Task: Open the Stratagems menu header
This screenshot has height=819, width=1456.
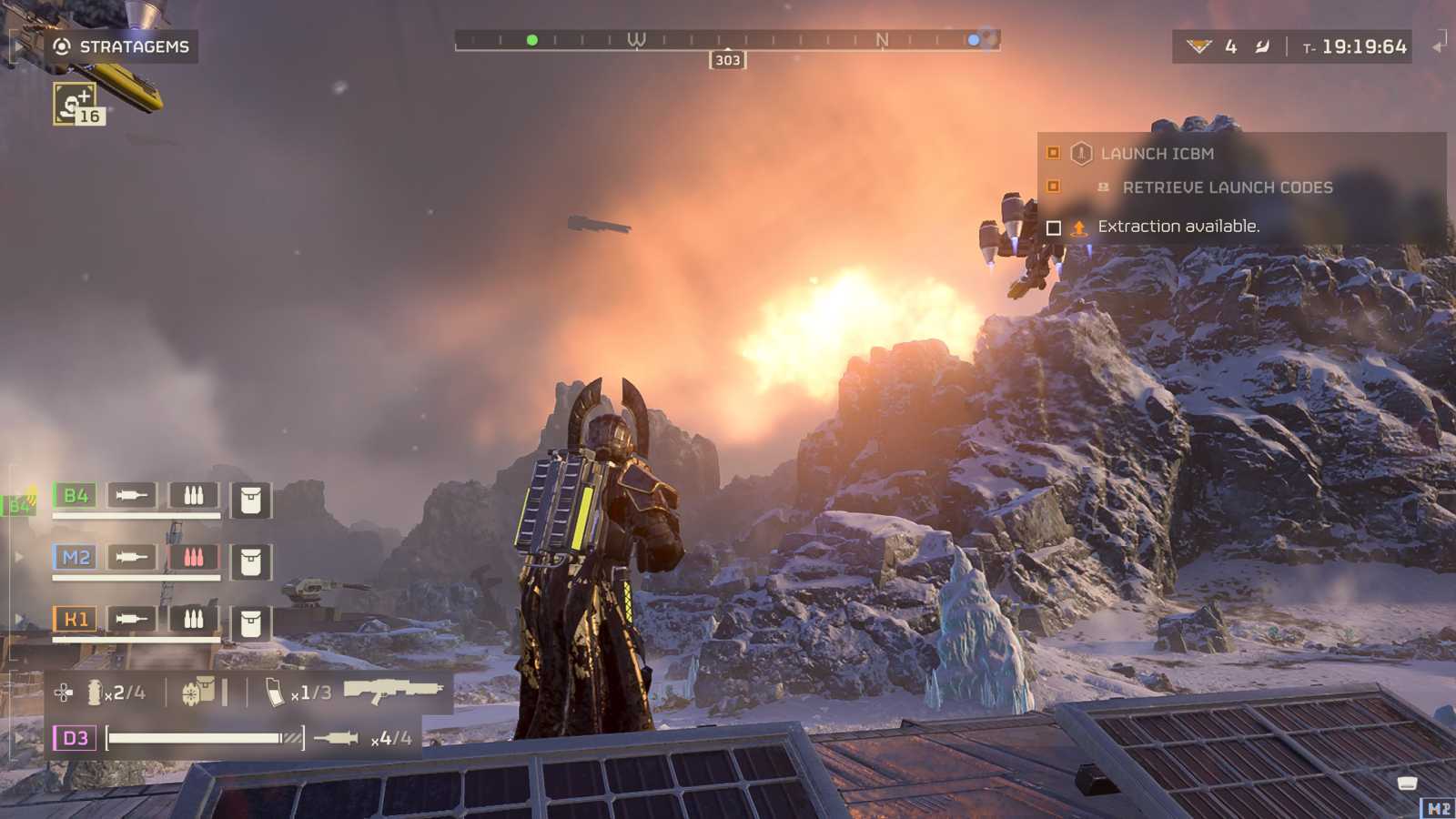Action: pos(122,46)
